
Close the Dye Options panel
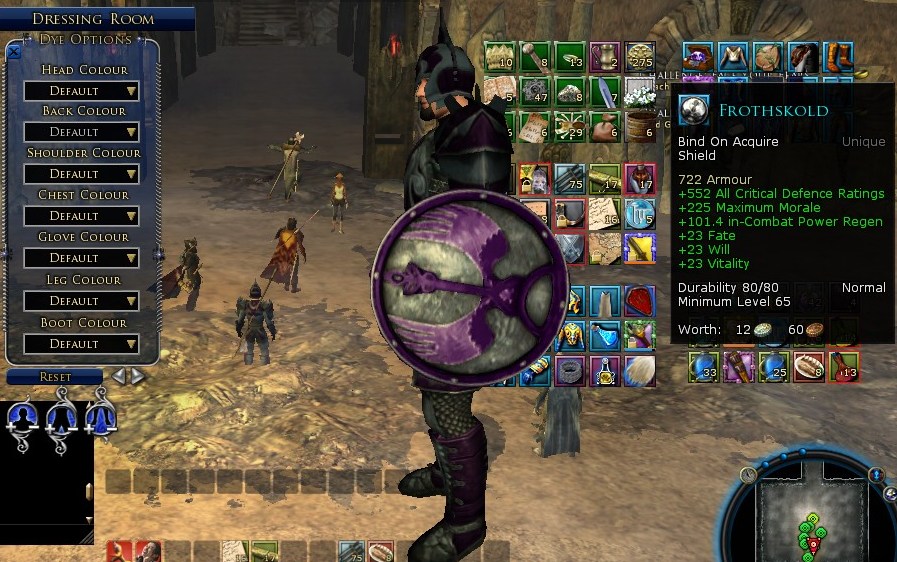(14, 51)
